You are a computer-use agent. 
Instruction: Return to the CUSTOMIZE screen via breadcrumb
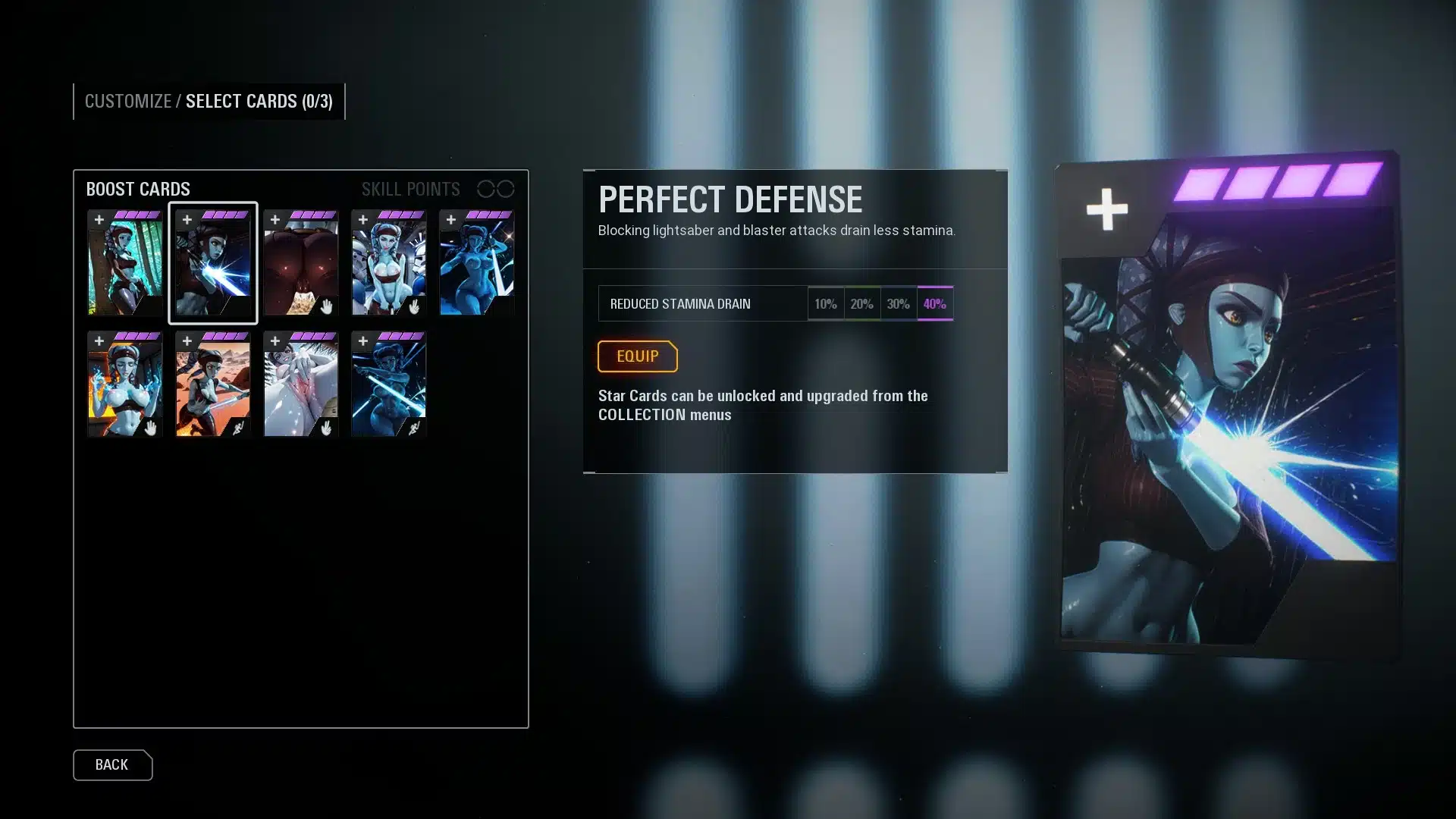pyautogui.click(x=127, y=102)
